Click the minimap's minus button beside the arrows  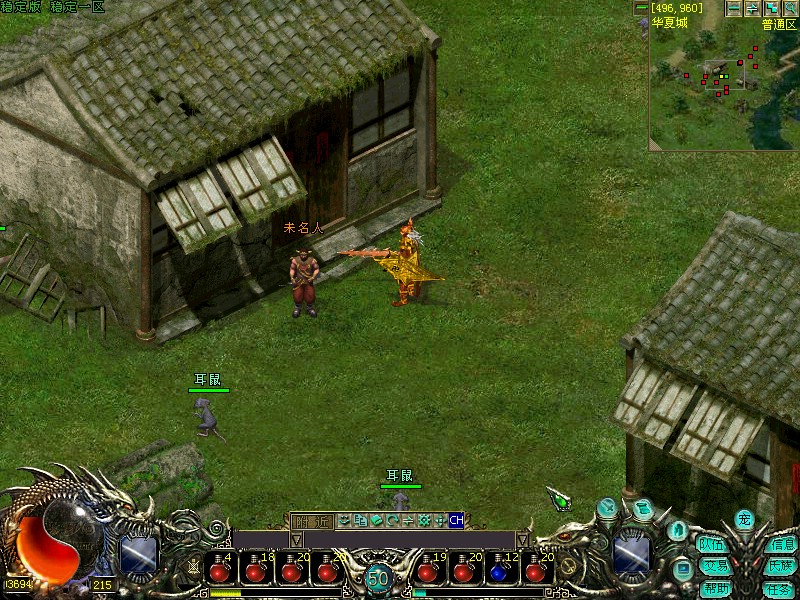(733, 8)
